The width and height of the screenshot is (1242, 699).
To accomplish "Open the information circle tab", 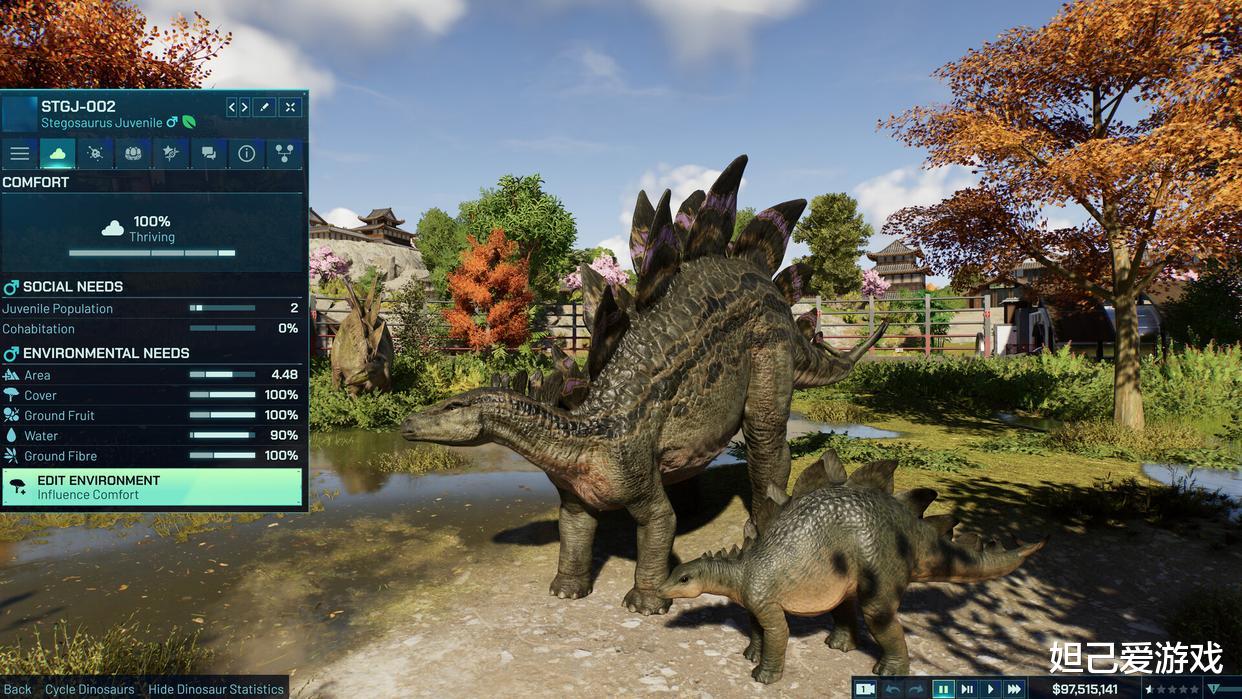I will pyautogui.click(x=246, y=153).
